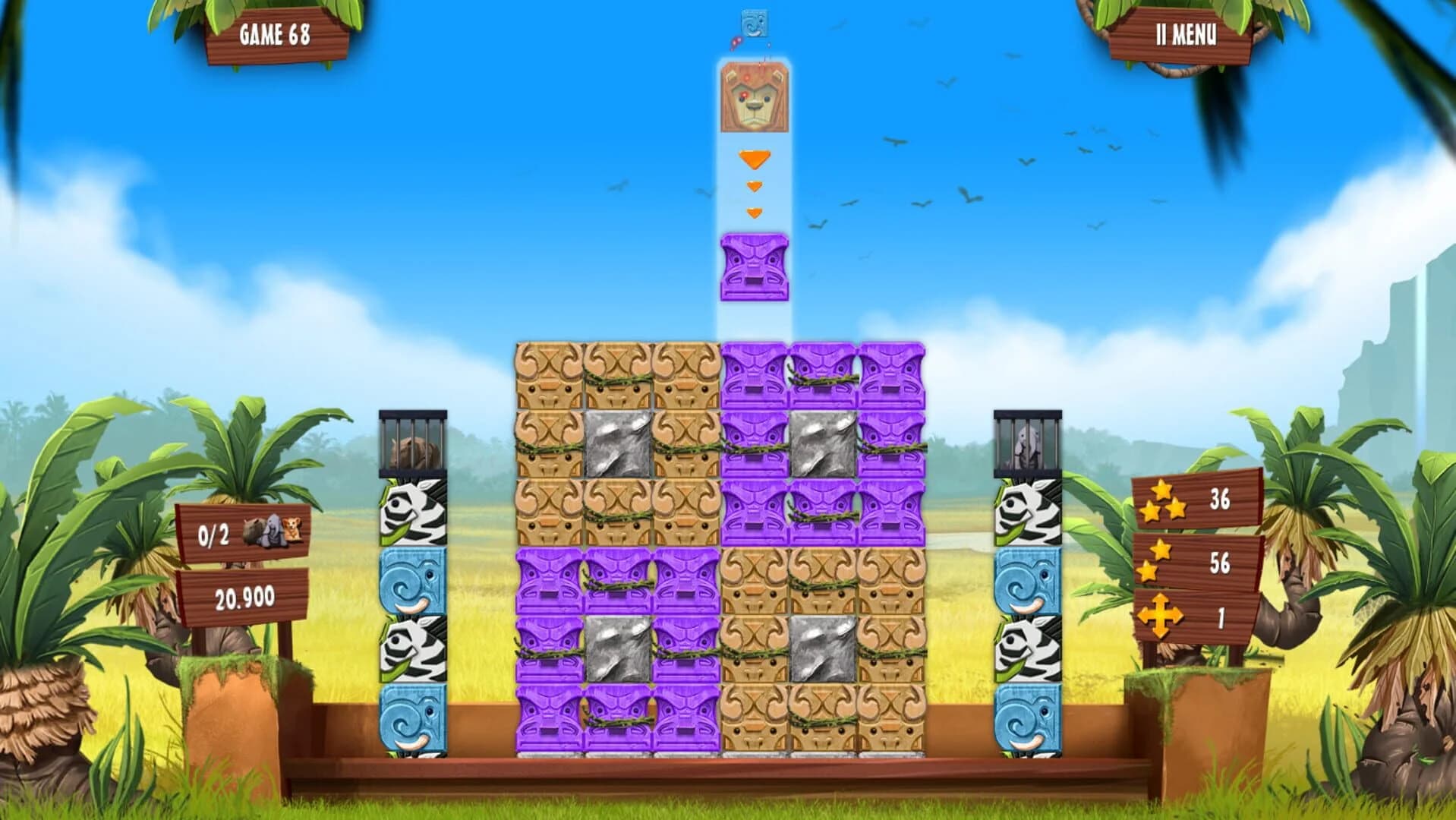Click the purple tiki block in the drop beam
This screenshot has height=820, width=1456.
pyautogui.click(x=755, y=266)
